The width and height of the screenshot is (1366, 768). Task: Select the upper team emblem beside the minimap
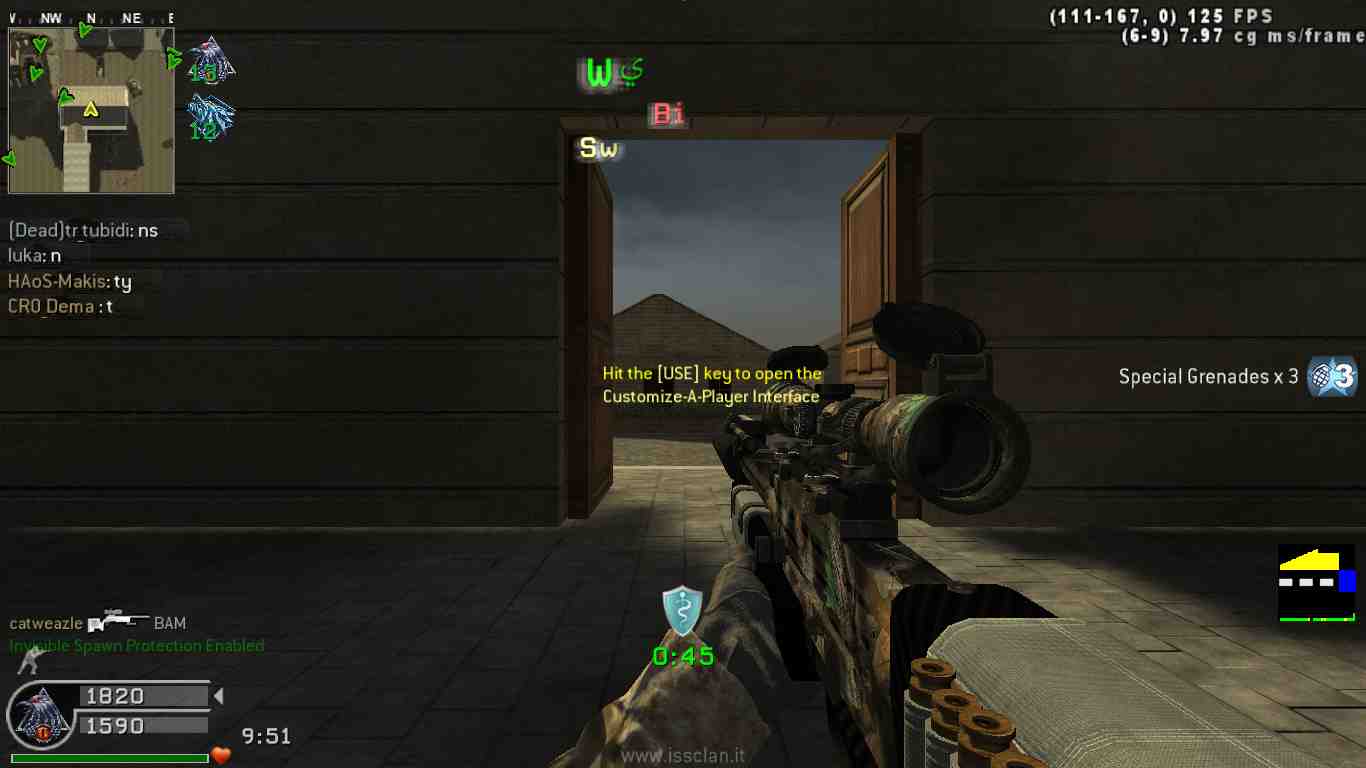point(211,60)
